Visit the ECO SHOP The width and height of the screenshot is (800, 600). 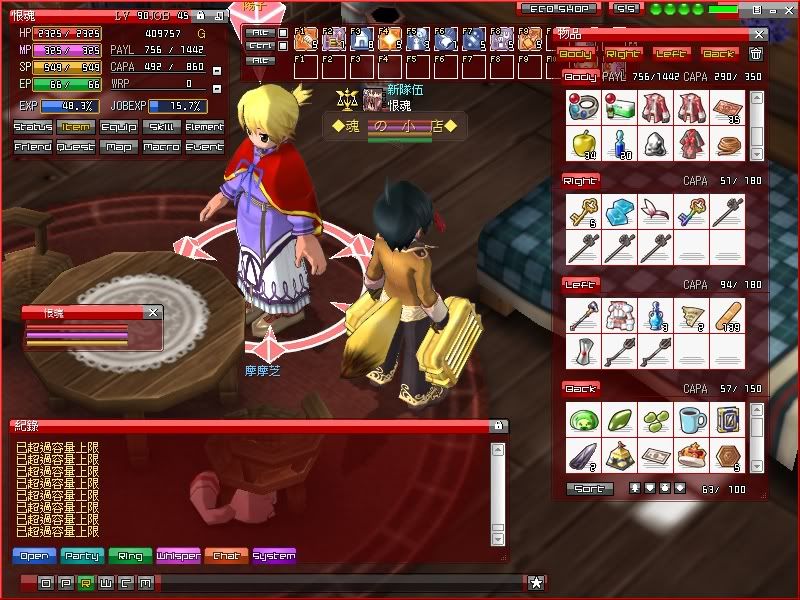[x=560, y=8]
